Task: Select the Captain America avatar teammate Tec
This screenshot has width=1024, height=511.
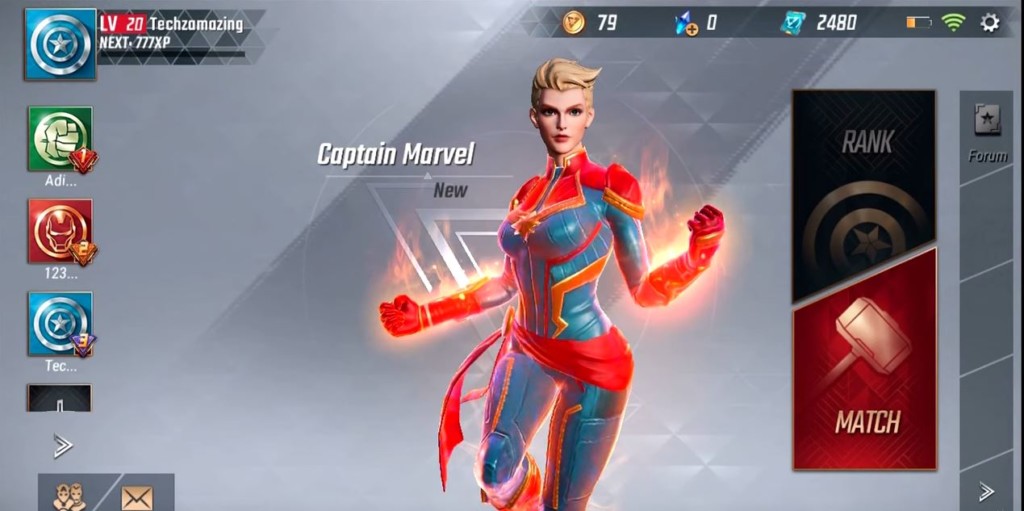Action: (x=60, y=324)
